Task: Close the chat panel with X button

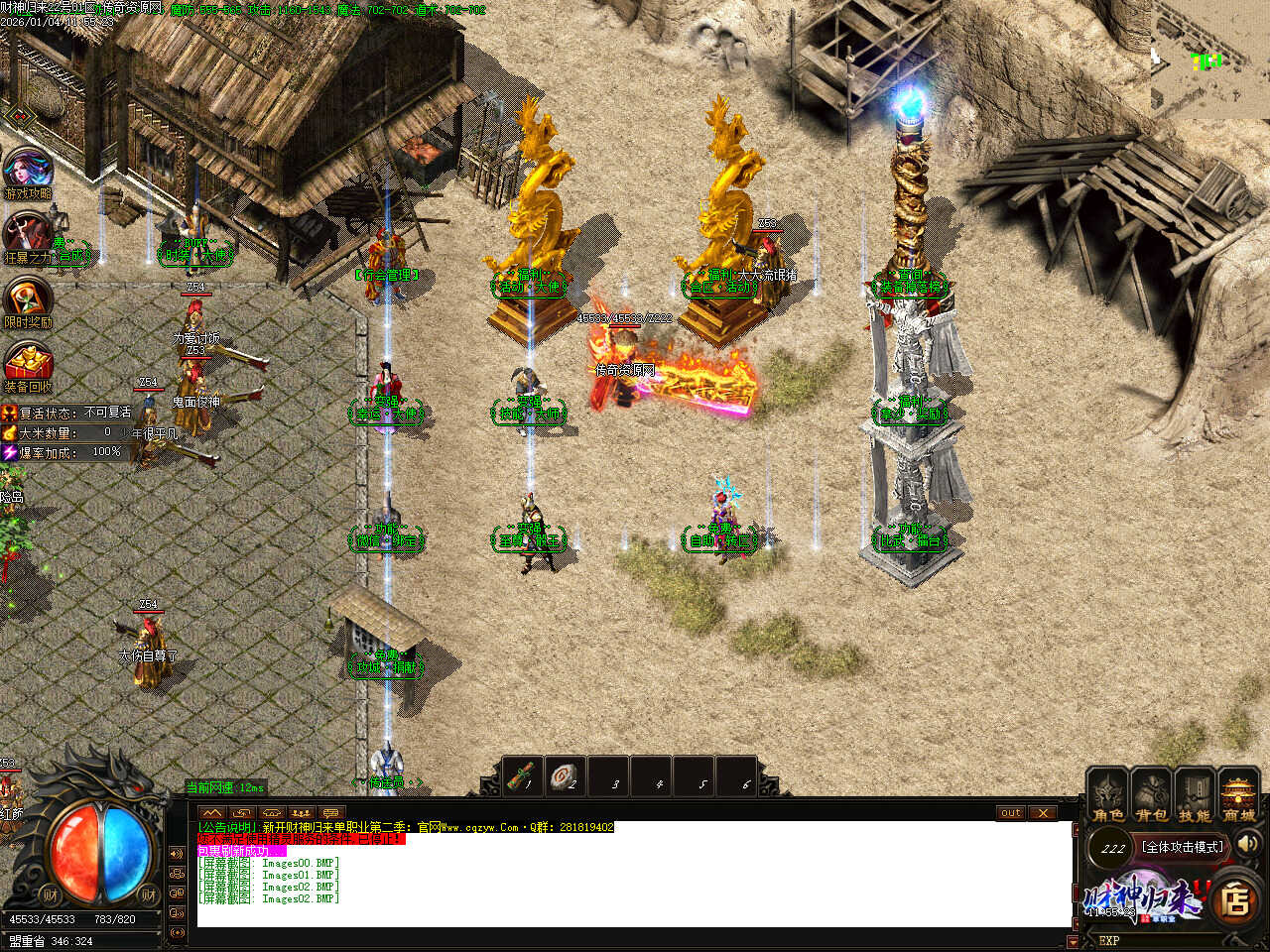Action: click(1042, 813)
